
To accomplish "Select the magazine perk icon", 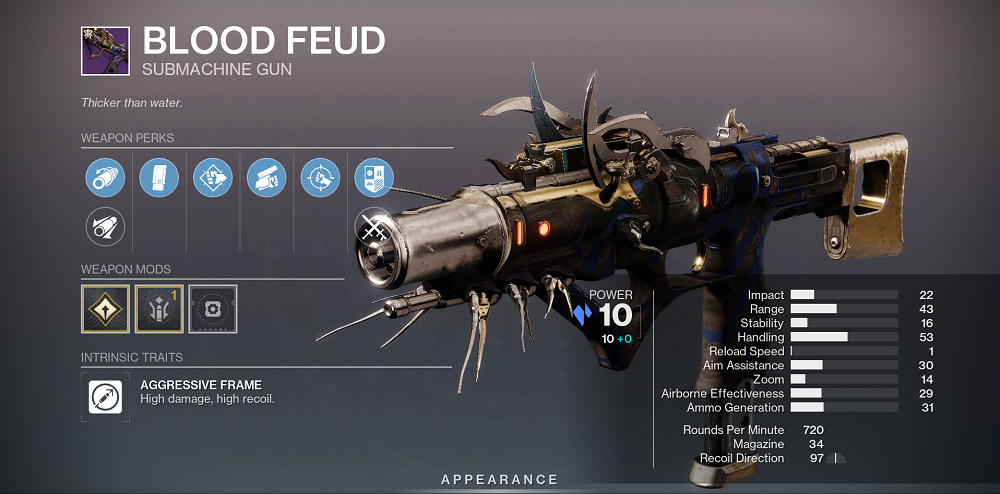I will pyautogui.click(x=159, y=177).
